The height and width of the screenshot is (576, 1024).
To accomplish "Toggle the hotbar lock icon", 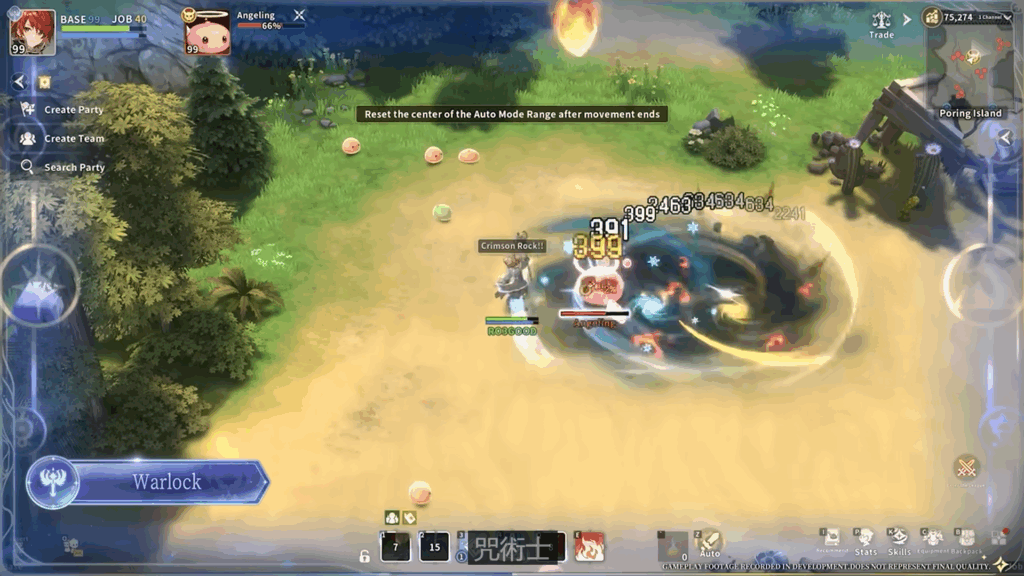I will (366, 556).
